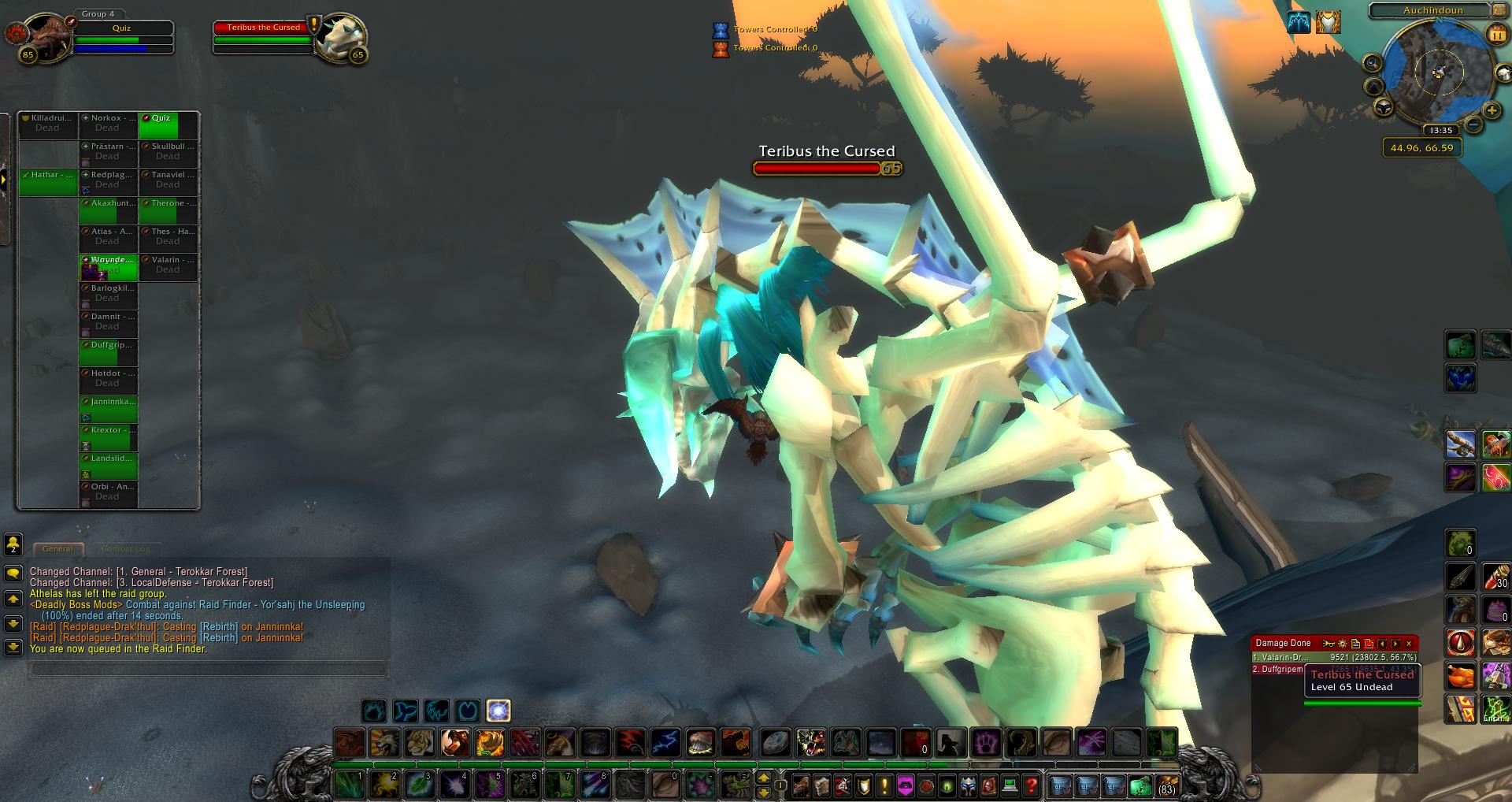Open the Damage Done meter gear settings
1512x802 pixels.
[x=1343, y=644]
